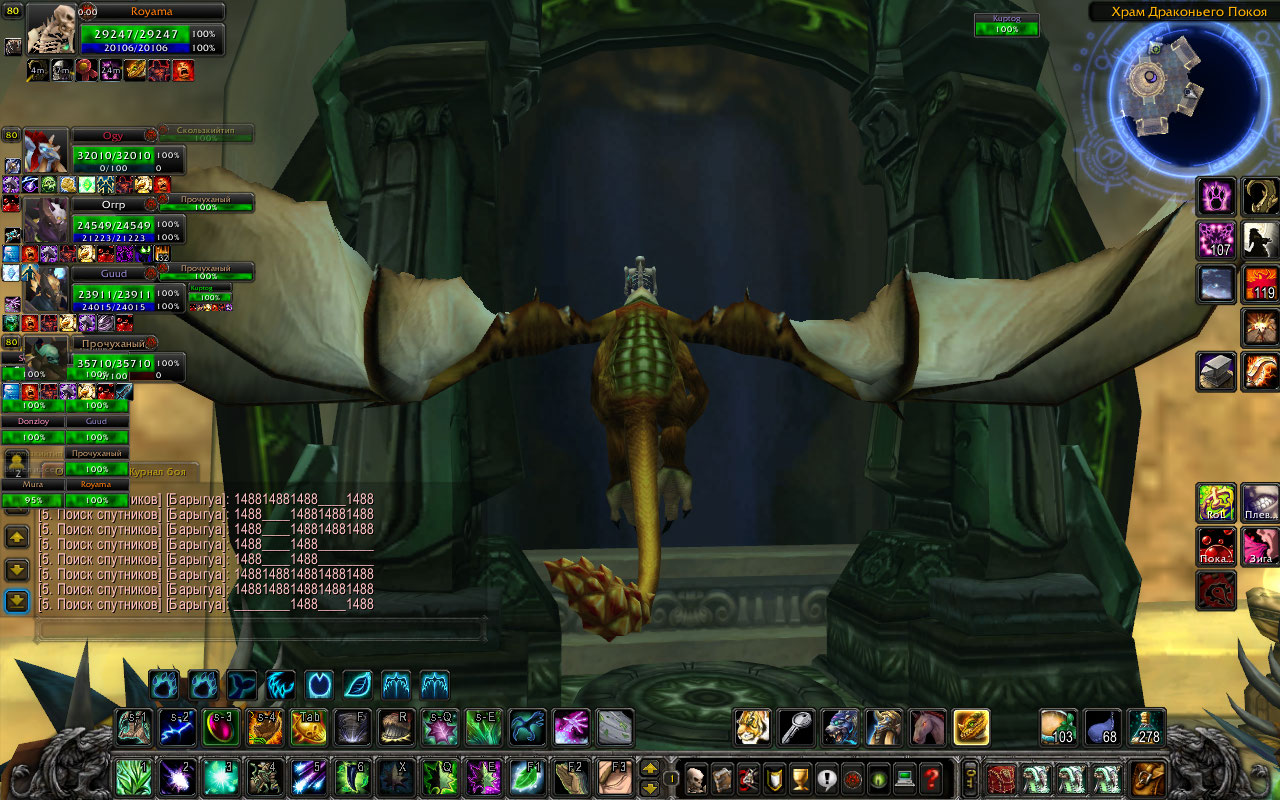Screen dimensions: 1280x800
Task: Target party member Ogy's portrait
Action: [45, 150]
